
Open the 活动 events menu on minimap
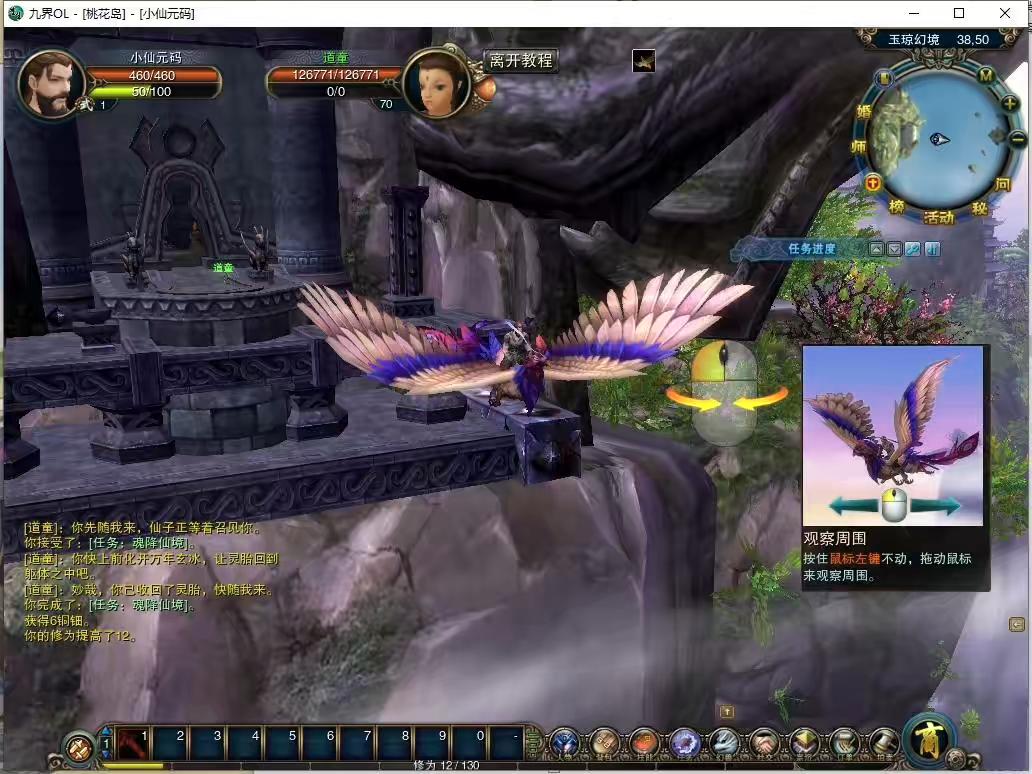point(938,217)
